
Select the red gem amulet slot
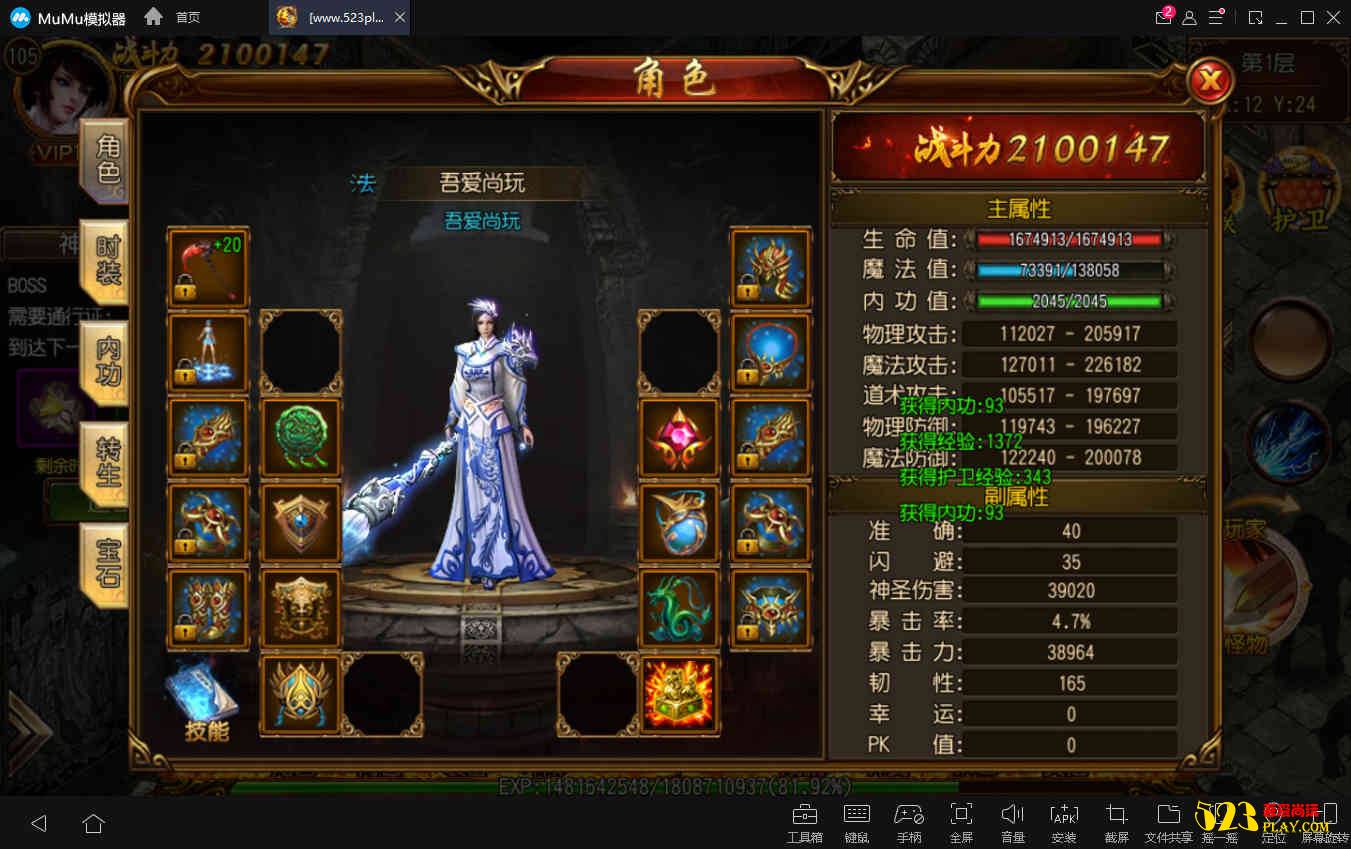(679, 437)
